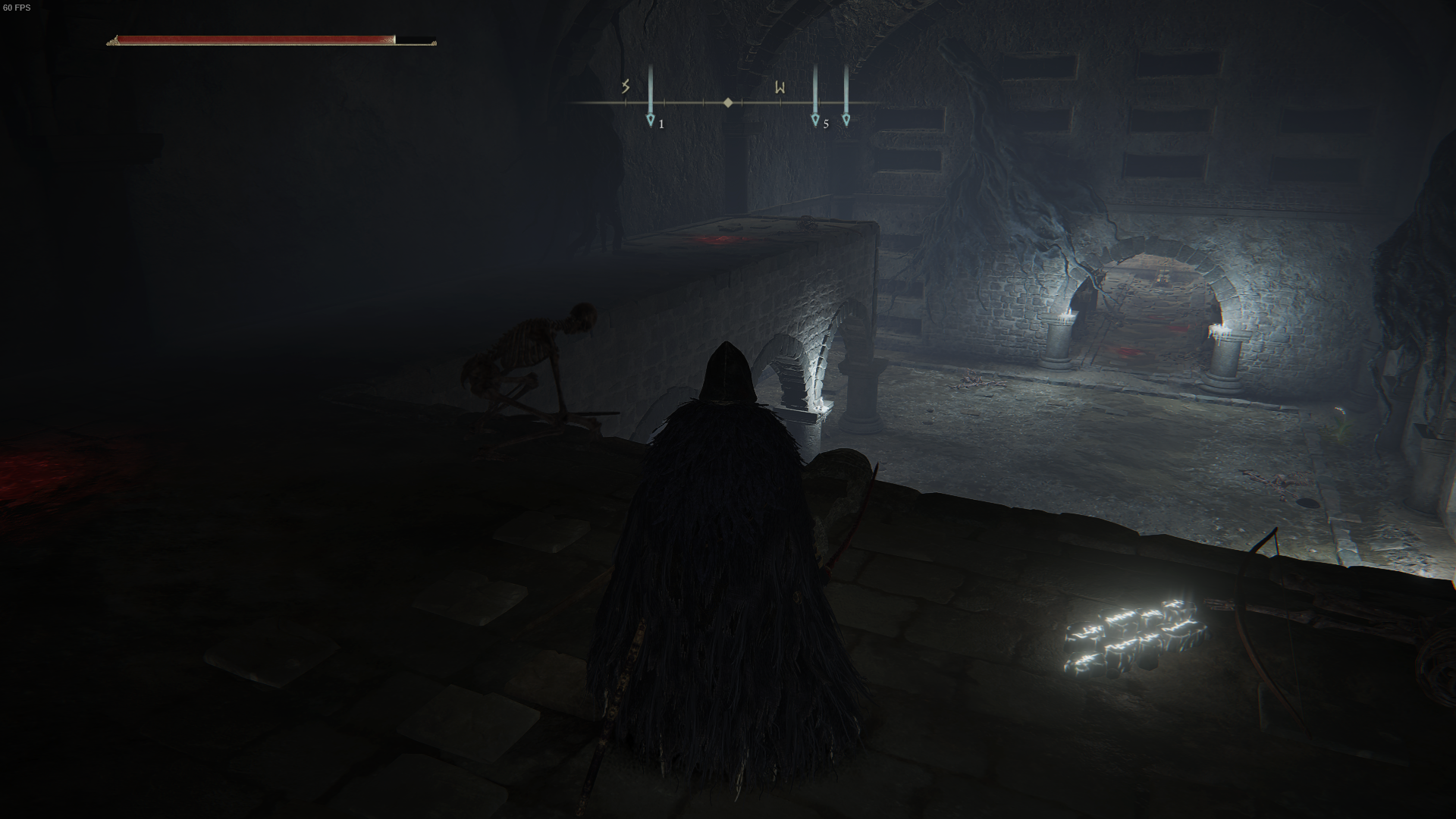Click the unnumbered blue beacon on the far right
Image resolution: width=1456 pixels, height=819 pixels.
click(846, 118)
